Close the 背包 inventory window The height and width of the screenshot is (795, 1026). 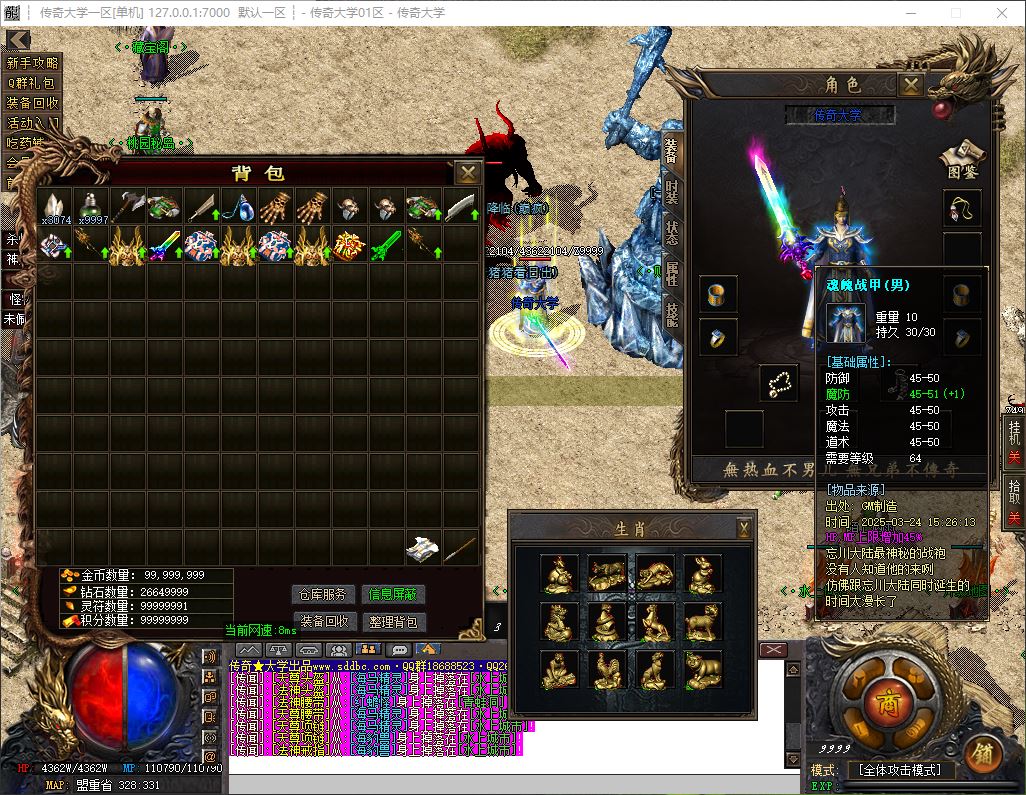pos(467,173)
